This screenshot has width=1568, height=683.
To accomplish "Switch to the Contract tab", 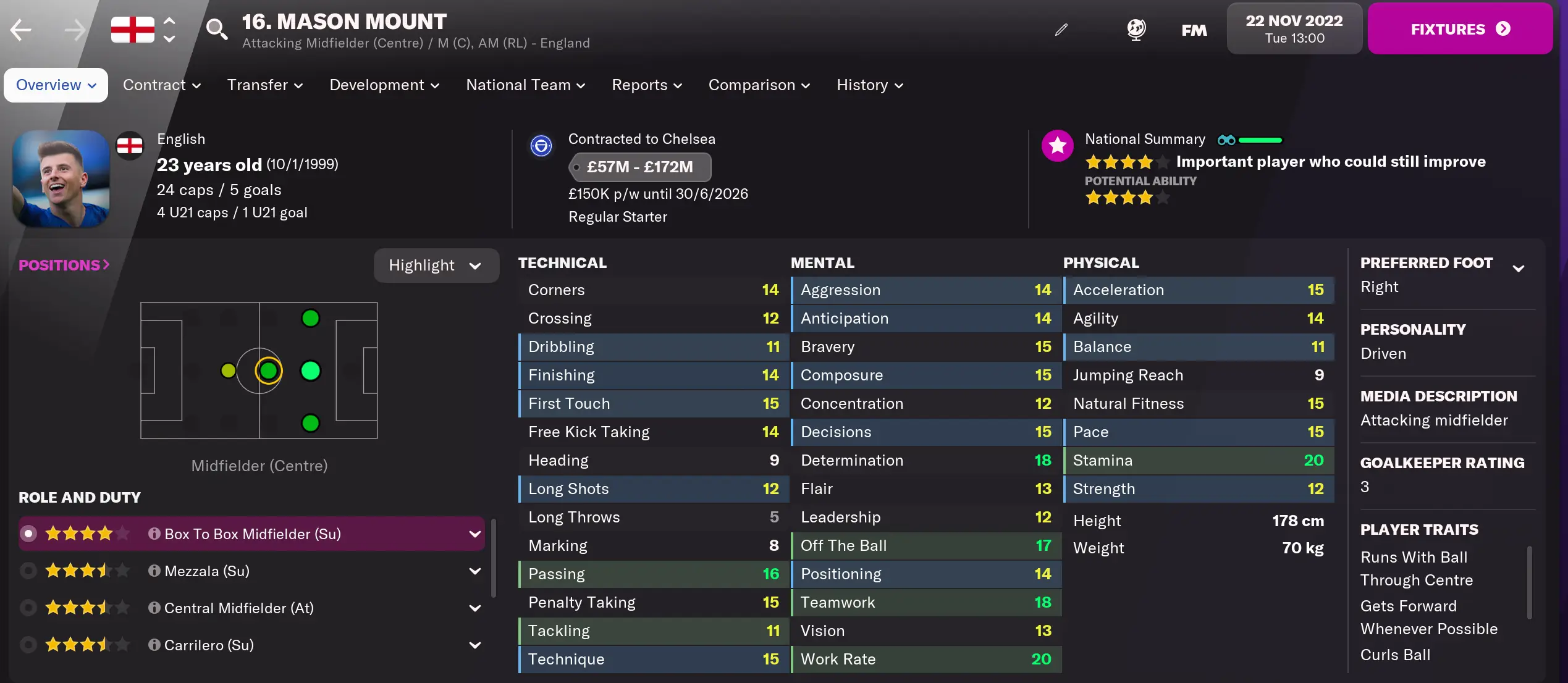I will [x=161, y=85].
